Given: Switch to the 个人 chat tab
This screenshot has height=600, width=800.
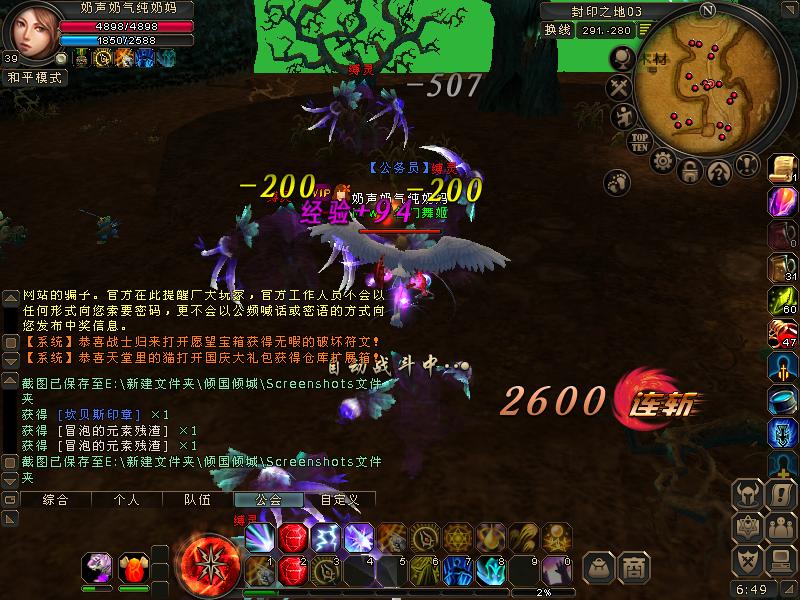Looking at the screenshot, I should pyautogui.click(x=126, y=499).
